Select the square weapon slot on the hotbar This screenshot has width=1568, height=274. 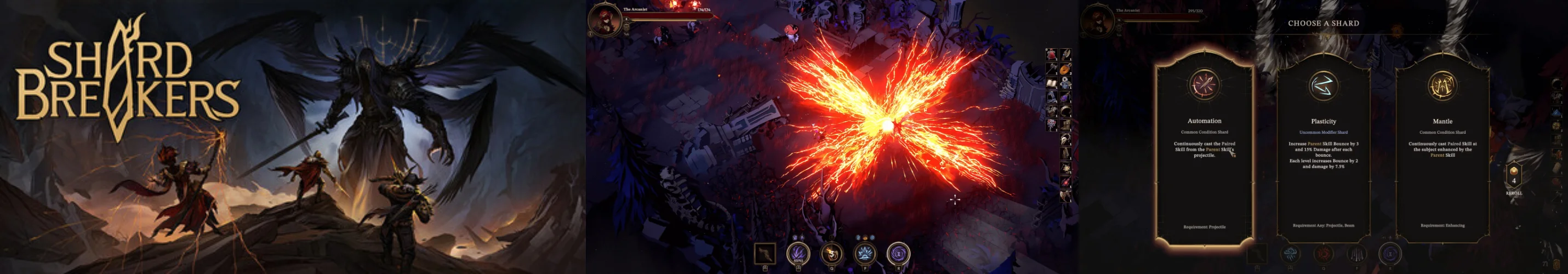[x=765, y=253]
